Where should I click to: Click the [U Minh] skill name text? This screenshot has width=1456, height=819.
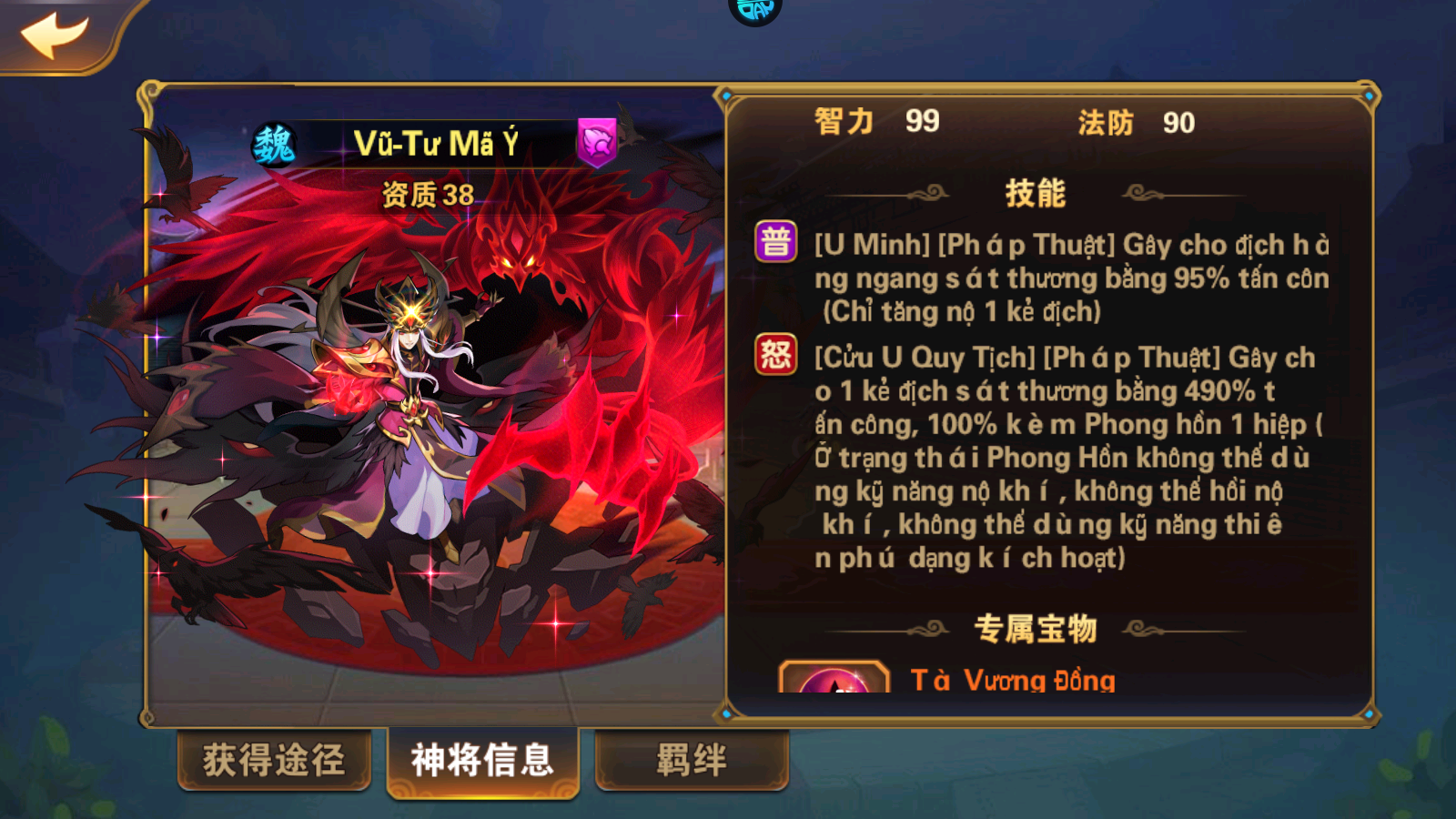869,244
